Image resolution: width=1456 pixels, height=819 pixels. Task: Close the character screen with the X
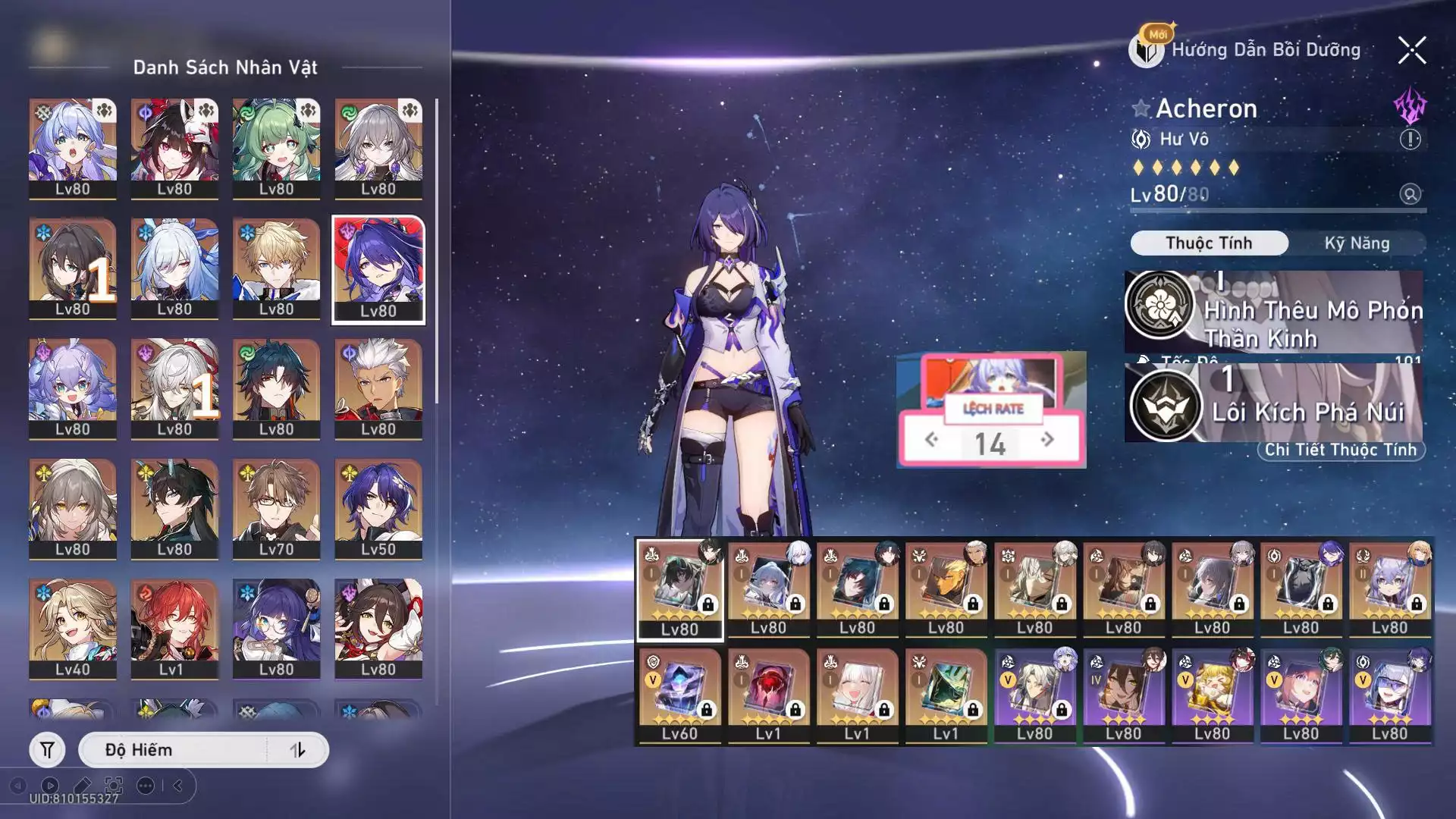1411,51
